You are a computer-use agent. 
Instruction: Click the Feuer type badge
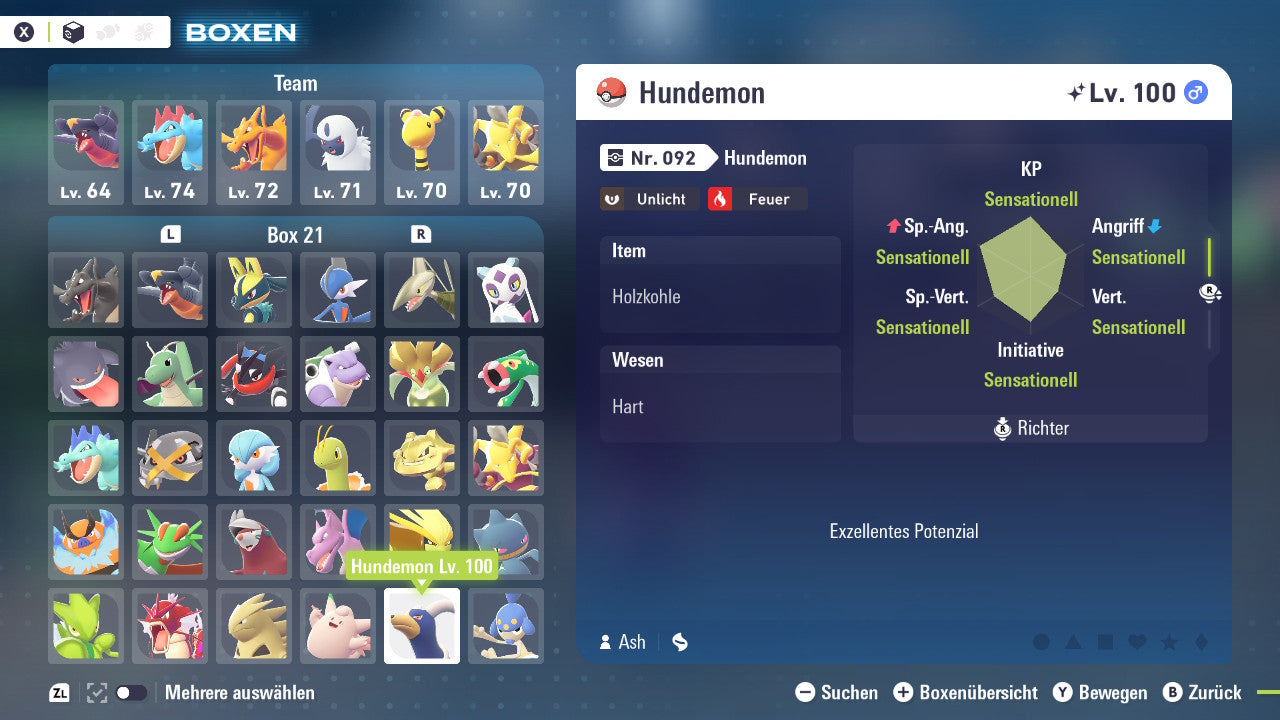(x=757, y=199)
